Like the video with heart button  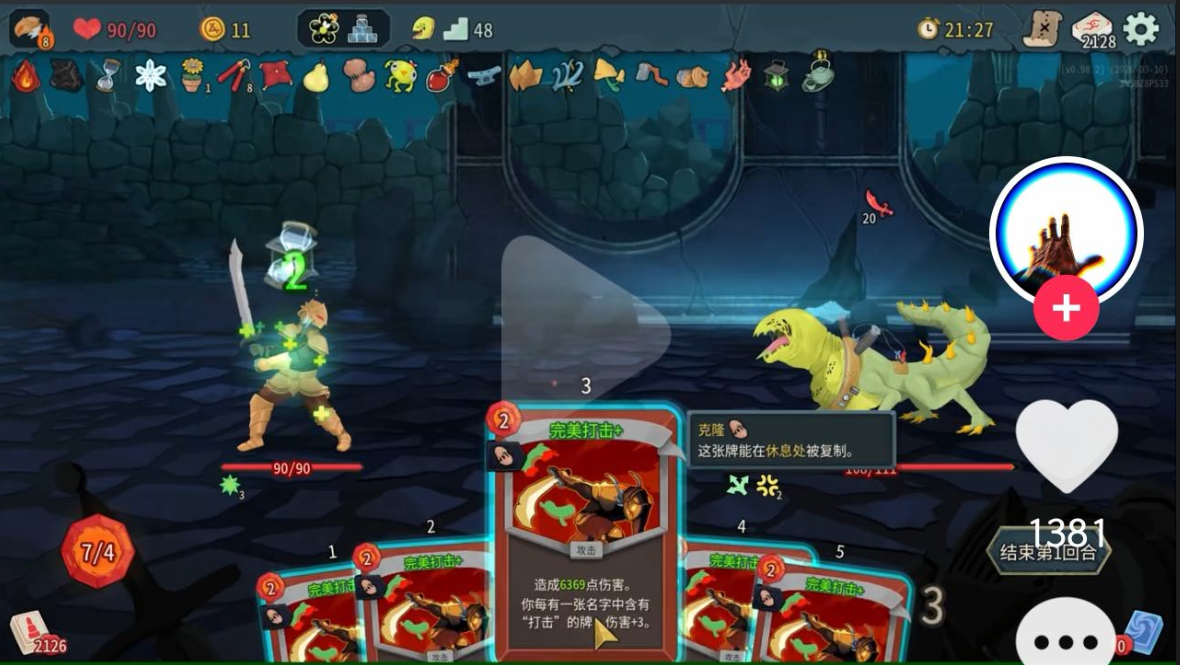pos(1066,445)
